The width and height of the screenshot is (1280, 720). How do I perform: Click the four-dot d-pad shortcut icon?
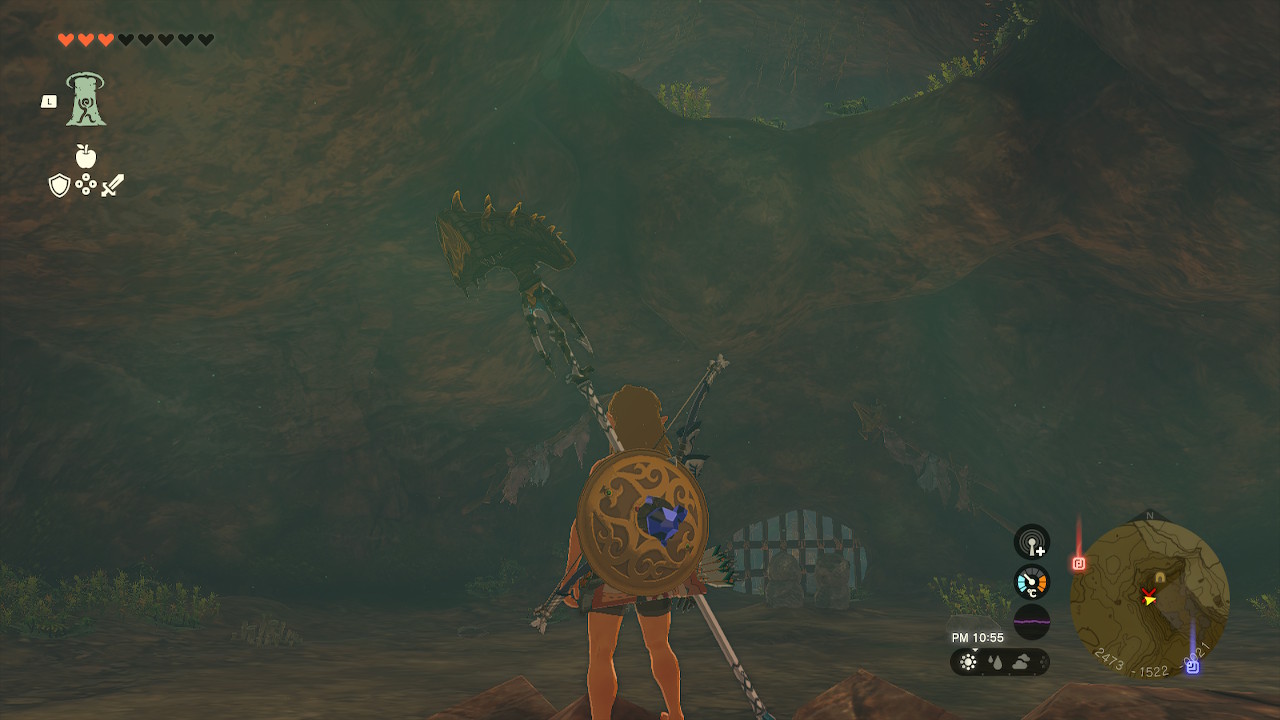click(86, 185)
